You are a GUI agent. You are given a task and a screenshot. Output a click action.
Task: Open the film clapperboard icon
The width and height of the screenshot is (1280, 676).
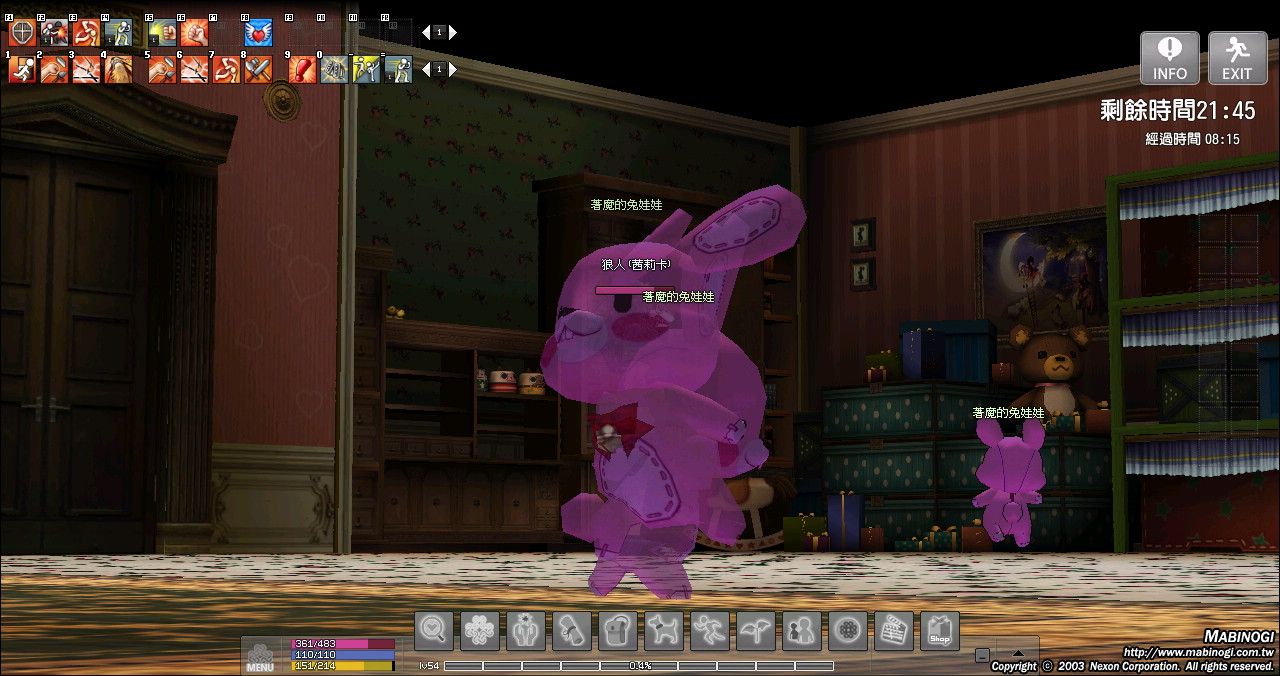[x=893, y=631]
